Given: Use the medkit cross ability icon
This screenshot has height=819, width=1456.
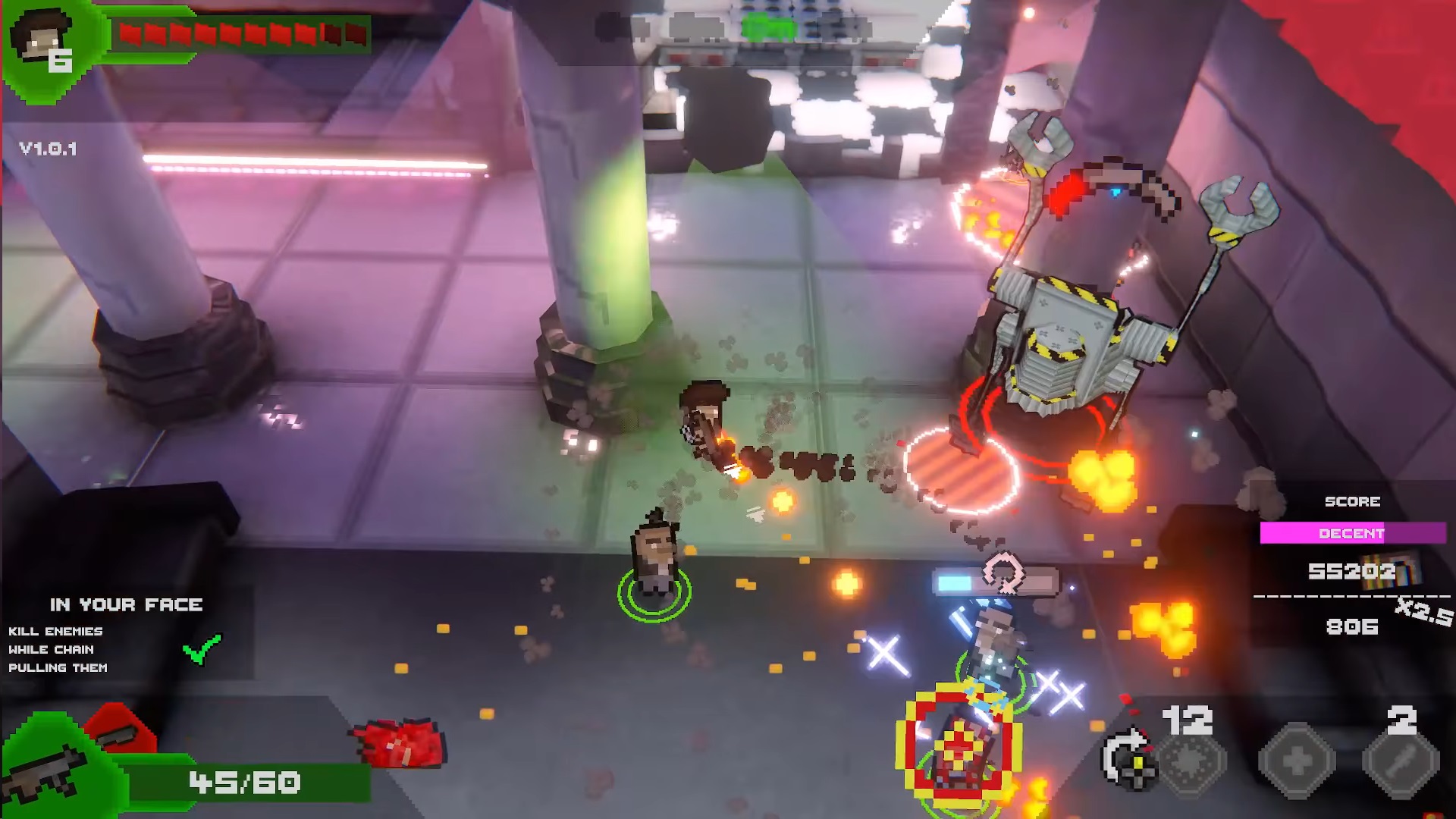Looking at the screenshot, I should [1298, 761].
